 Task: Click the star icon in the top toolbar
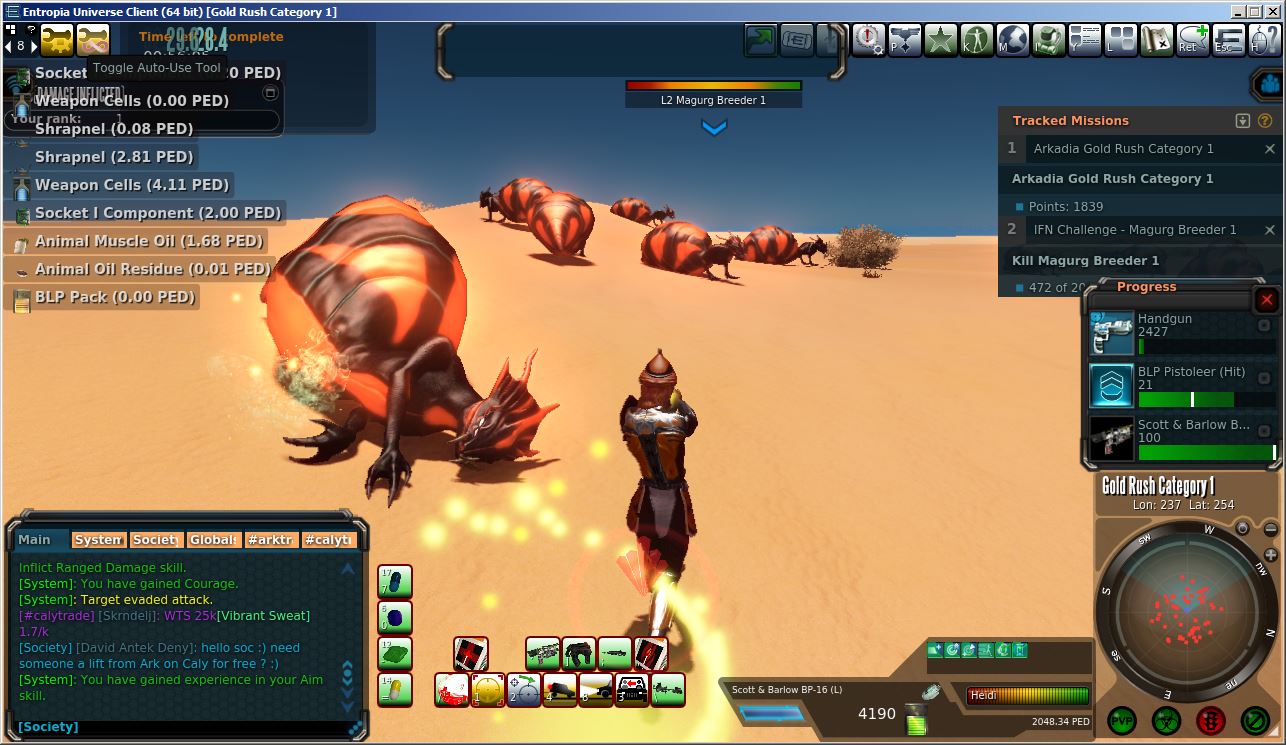(941, 41)
